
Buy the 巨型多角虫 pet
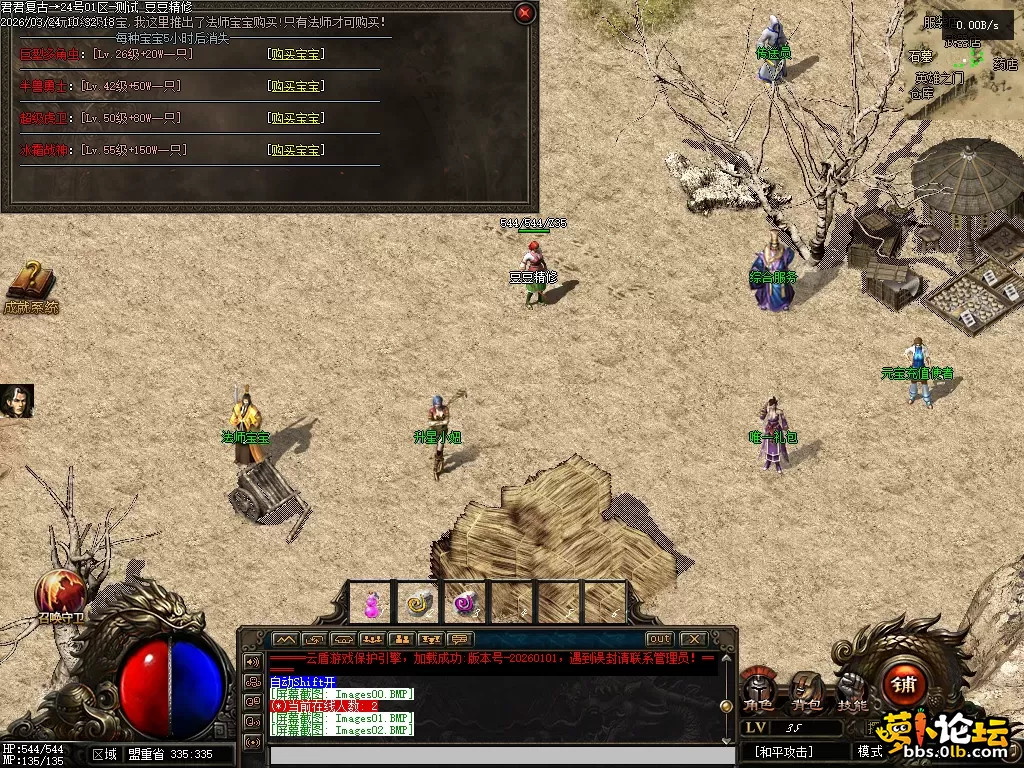296,54
